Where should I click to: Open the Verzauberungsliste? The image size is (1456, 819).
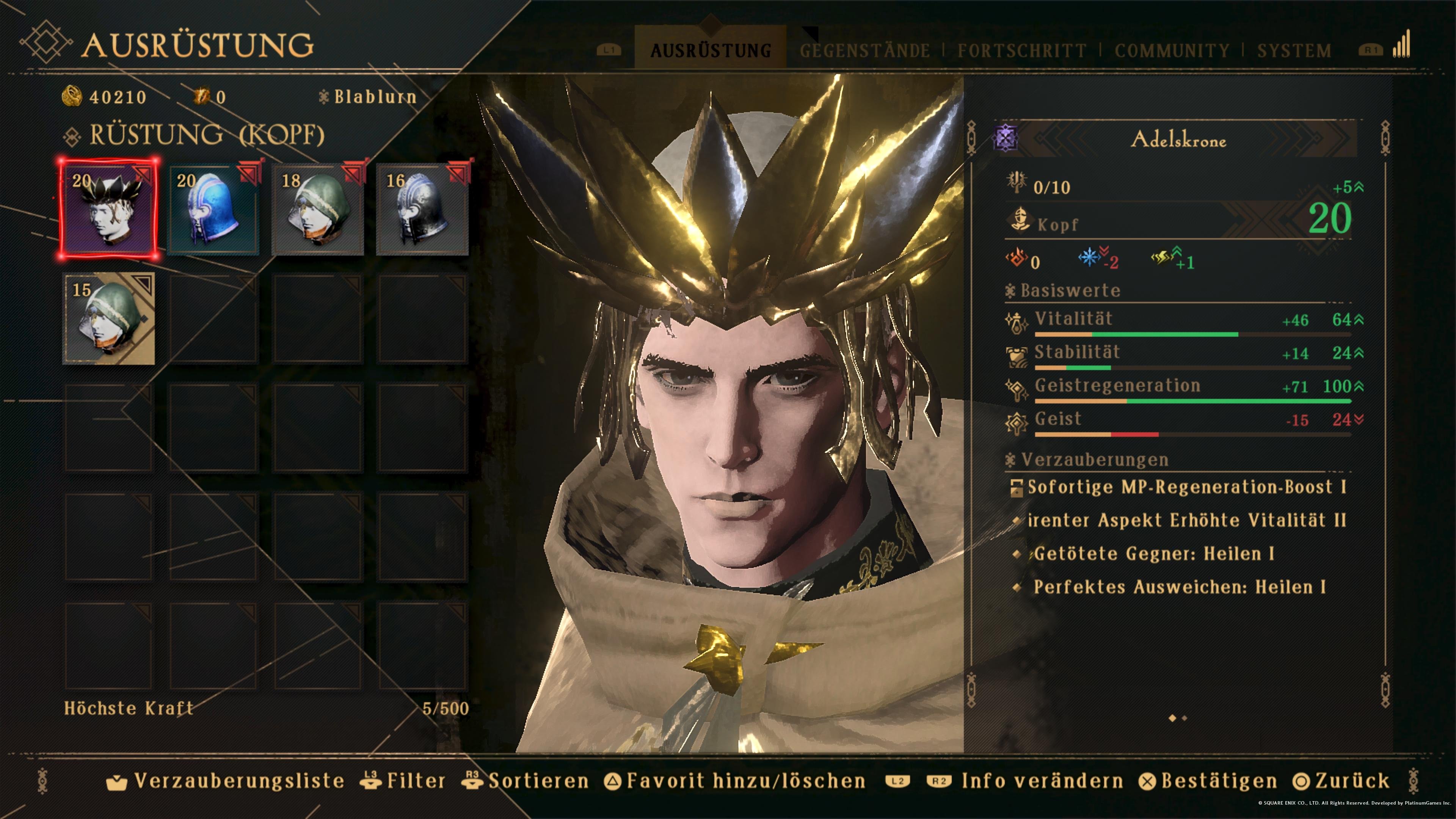[226, 781]
